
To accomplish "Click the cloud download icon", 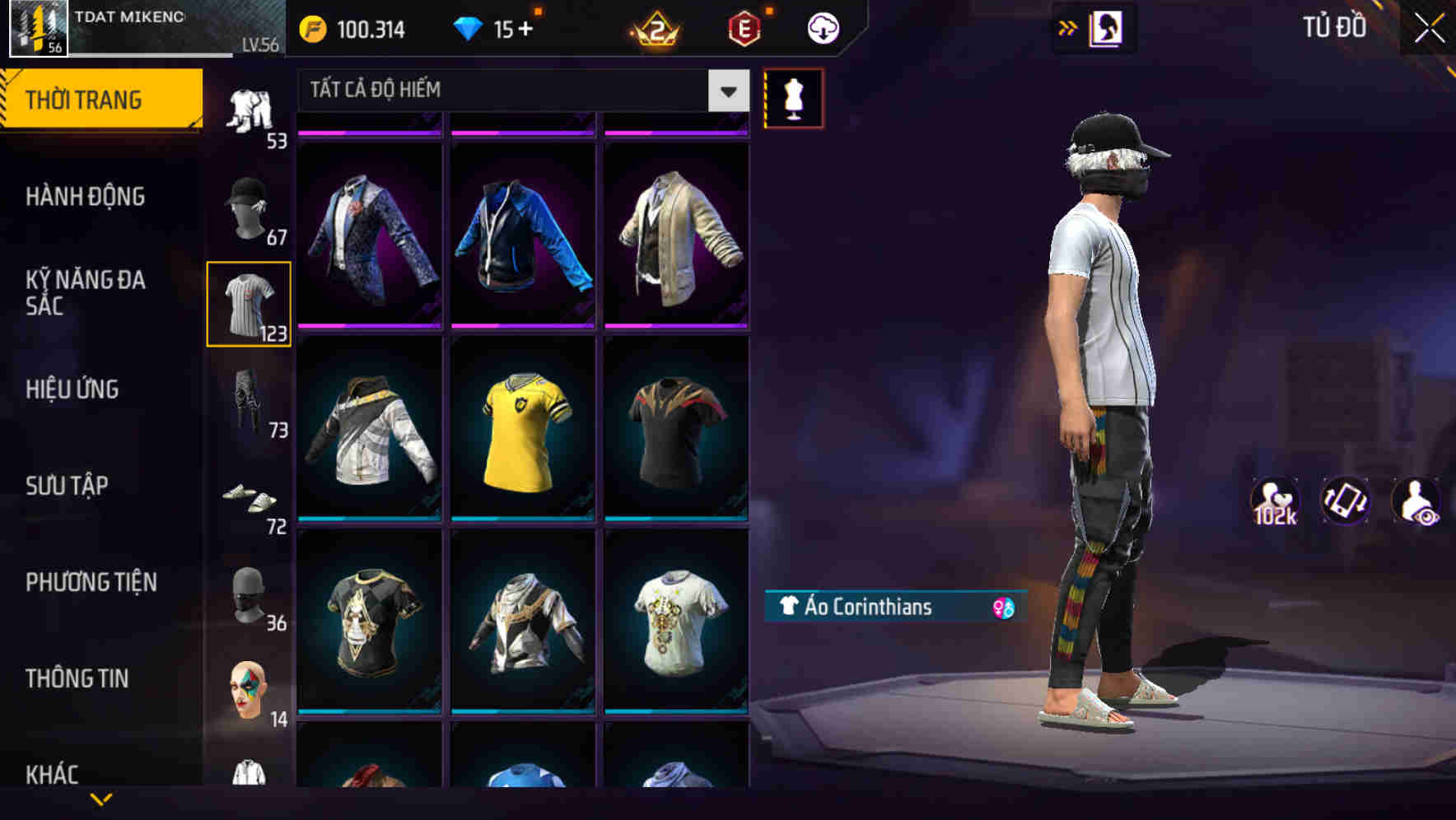I will coord(821,28).
